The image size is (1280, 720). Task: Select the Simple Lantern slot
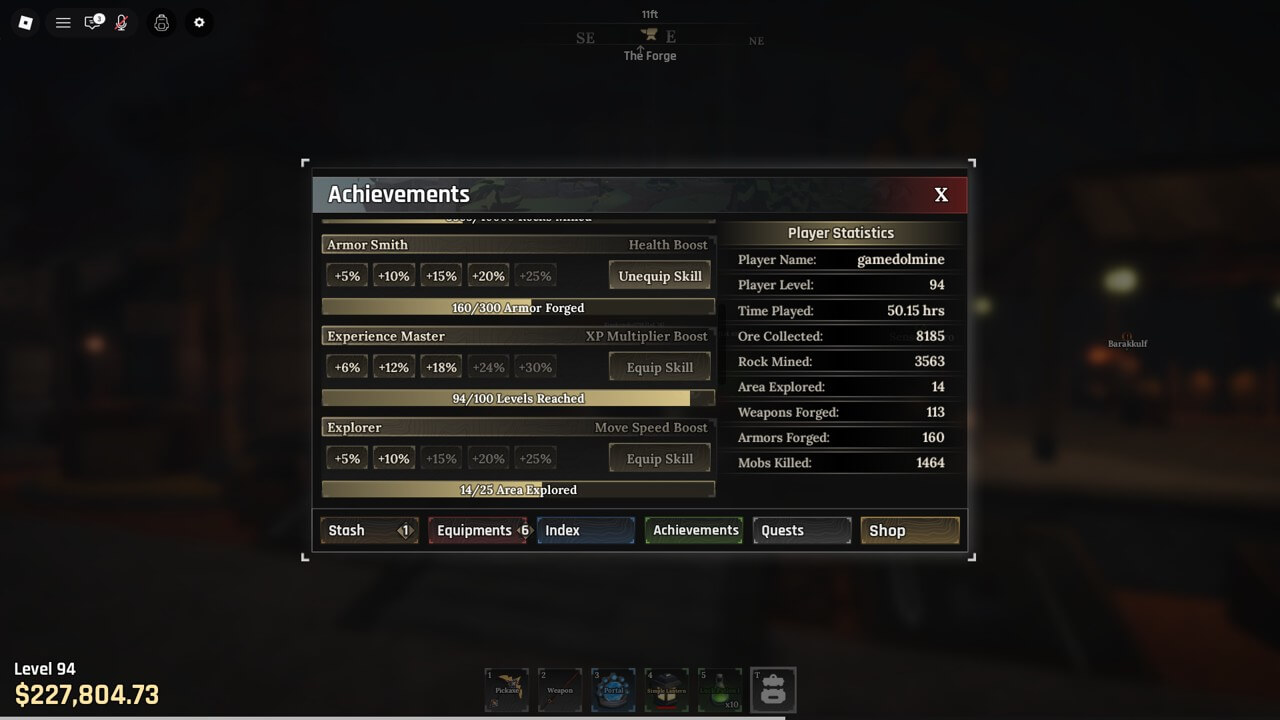666,690
